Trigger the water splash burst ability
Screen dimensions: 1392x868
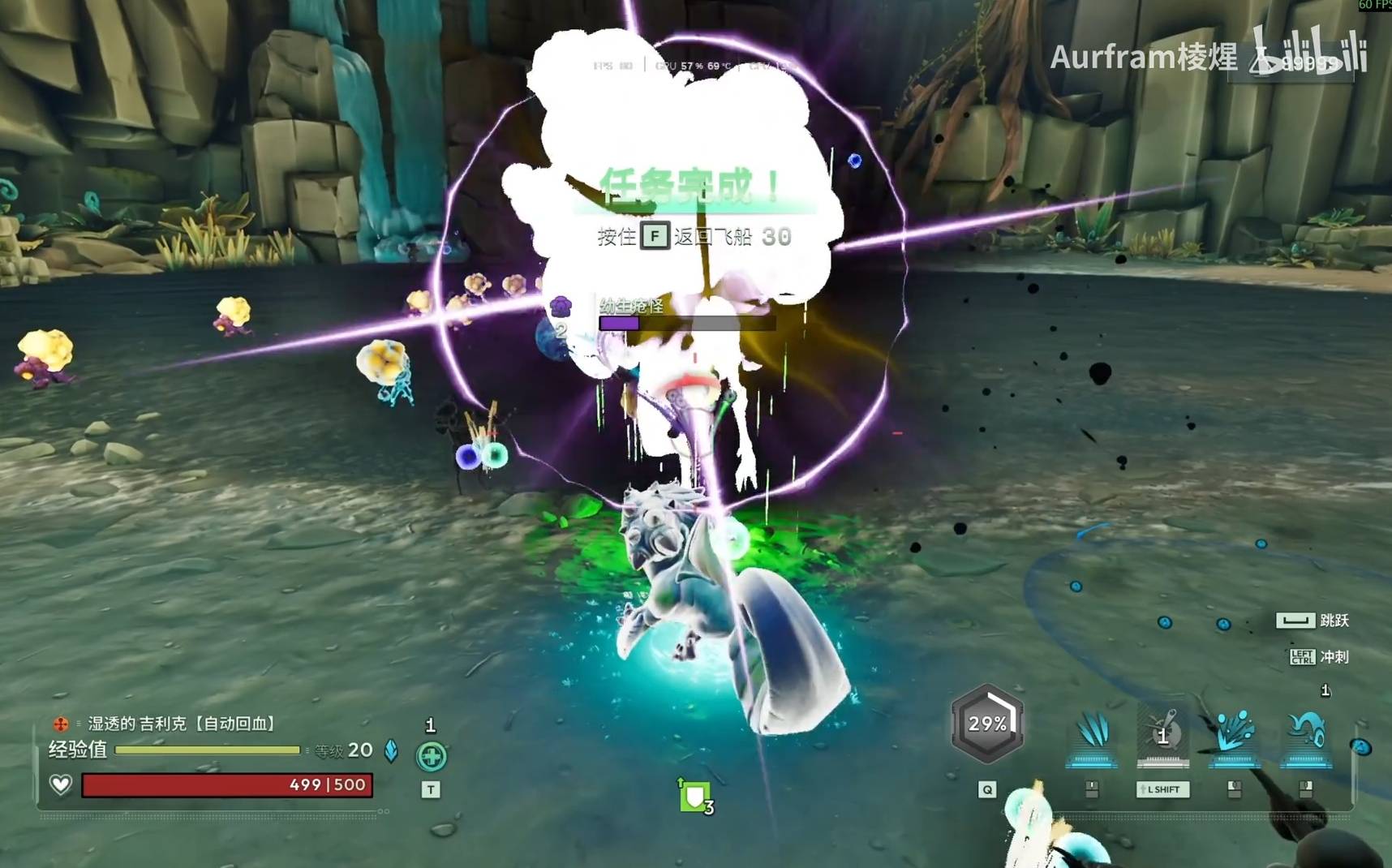tap(1234, 734)
